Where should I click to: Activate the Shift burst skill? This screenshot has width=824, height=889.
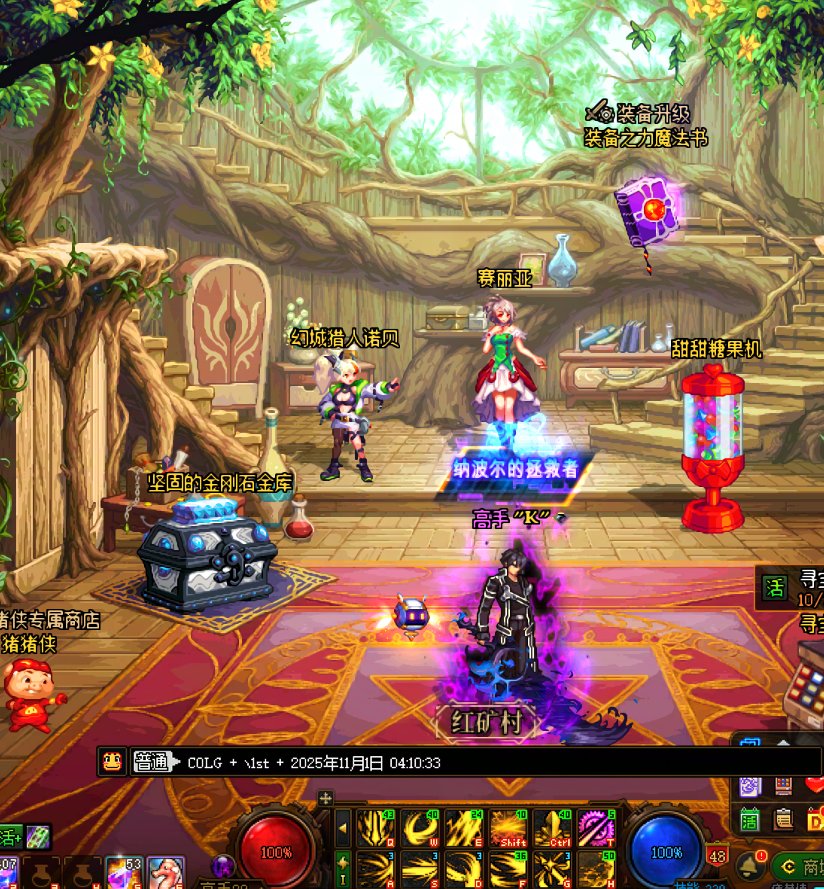pyautogui.click(x=509, y=827)
